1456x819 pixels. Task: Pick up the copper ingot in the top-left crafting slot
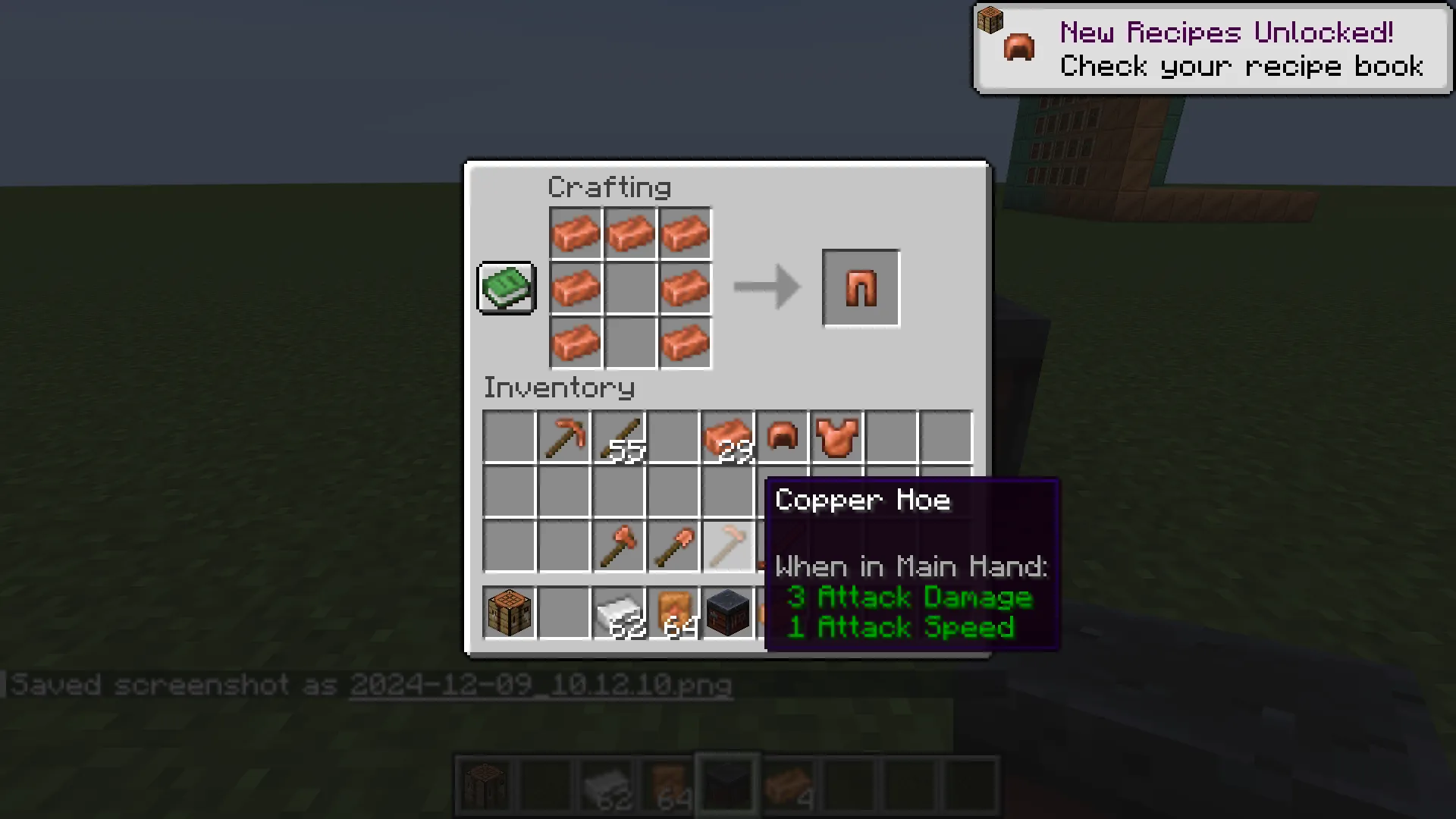click(576, 233)
